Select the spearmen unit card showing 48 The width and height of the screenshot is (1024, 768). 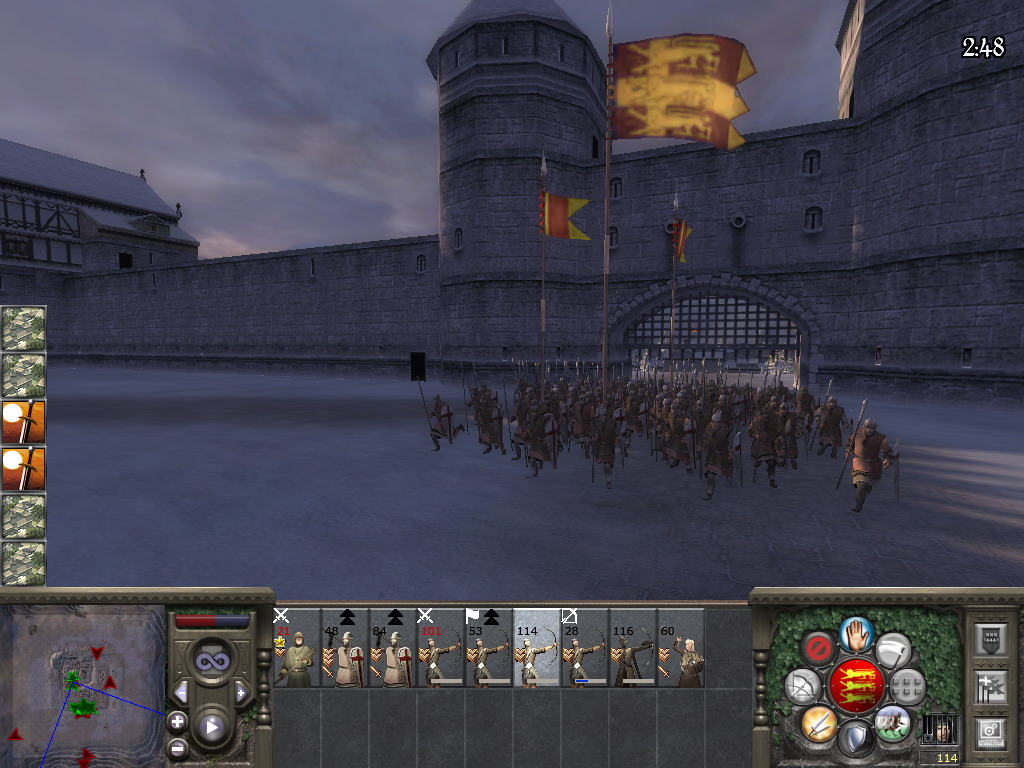pyautogui.click(x=345, y=648)
